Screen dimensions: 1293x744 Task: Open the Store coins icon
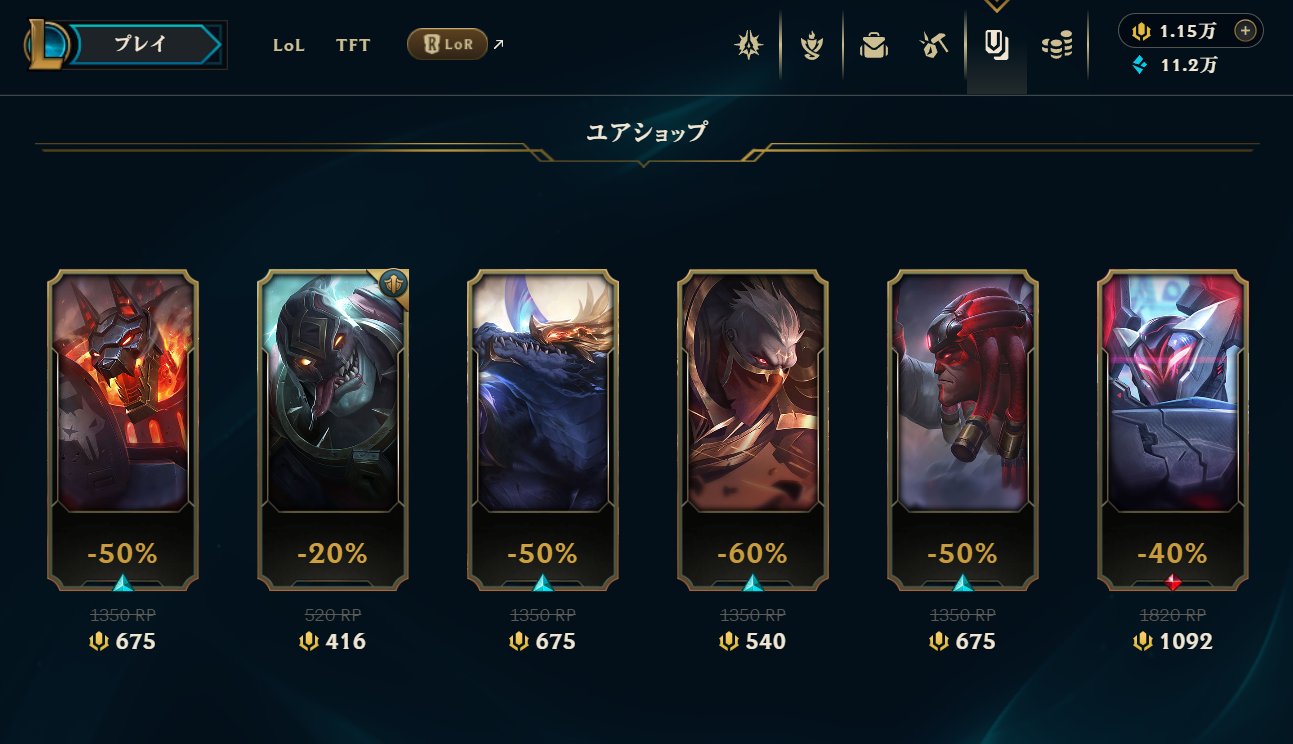(x=1057, y=44)
